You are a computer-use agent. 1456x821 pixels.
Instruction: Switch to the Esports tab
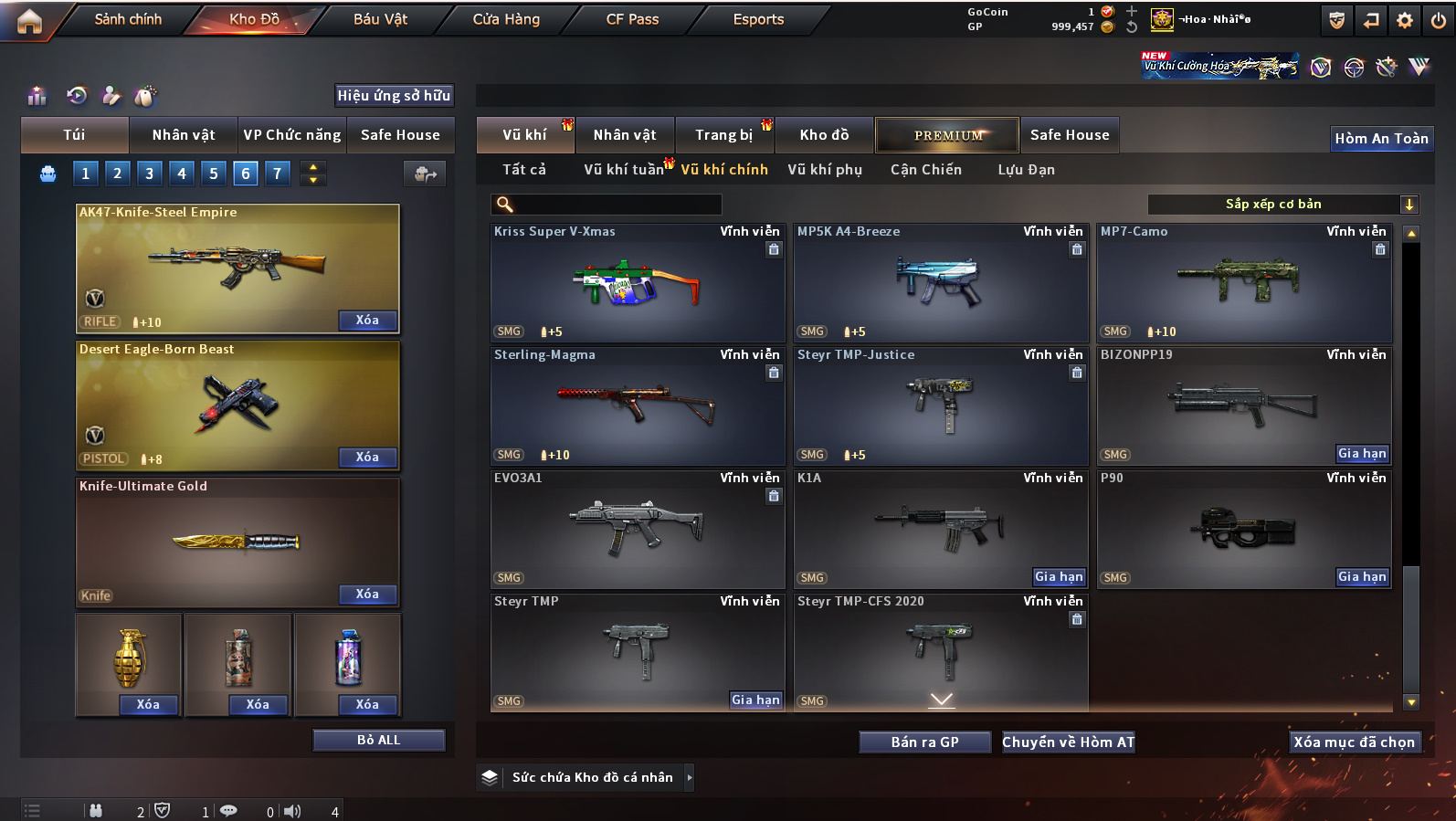(x=758, y=19)
